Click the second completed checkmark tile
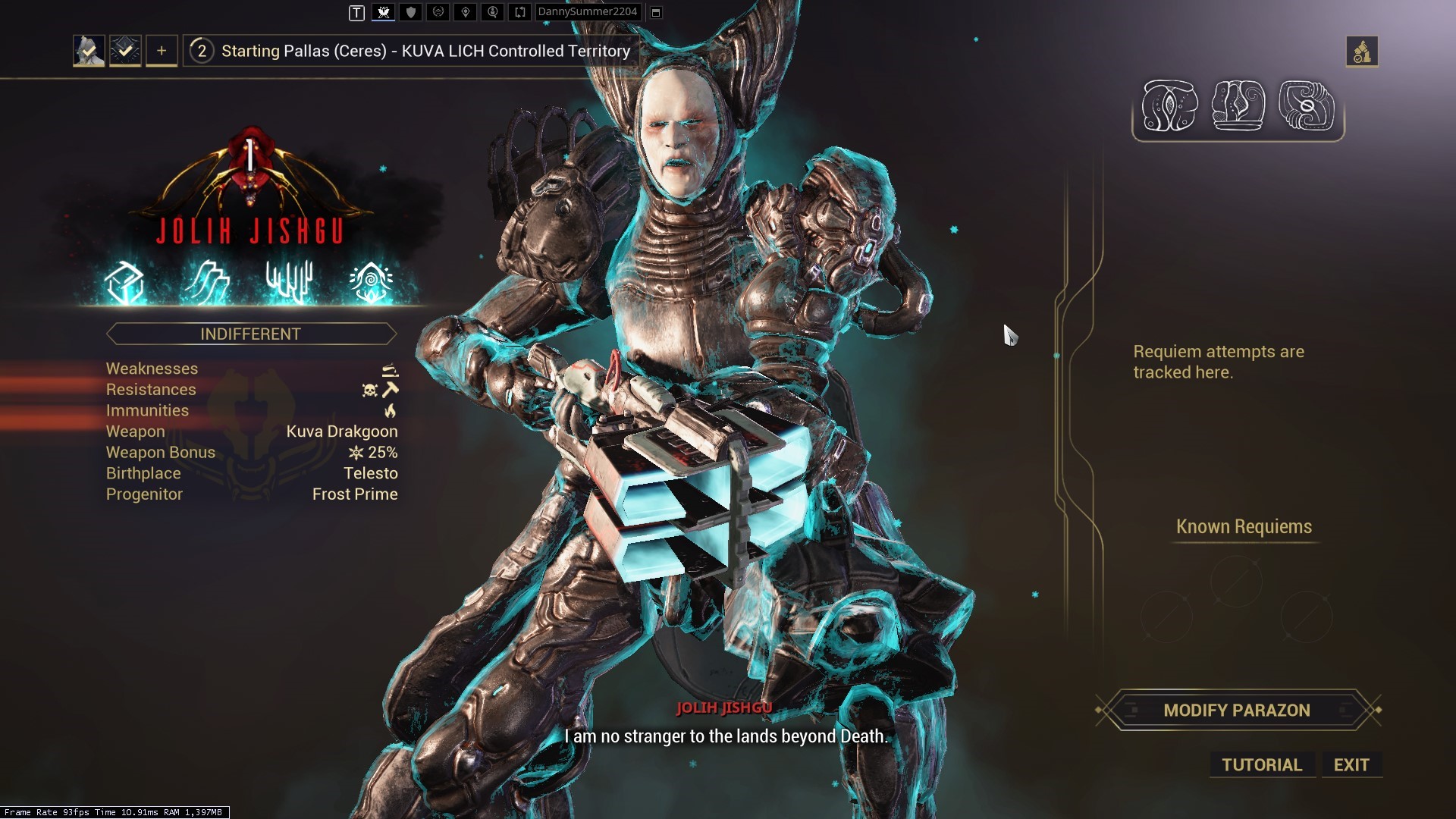Viewport: 1456px width, 819px height. [x=125, y=50]
